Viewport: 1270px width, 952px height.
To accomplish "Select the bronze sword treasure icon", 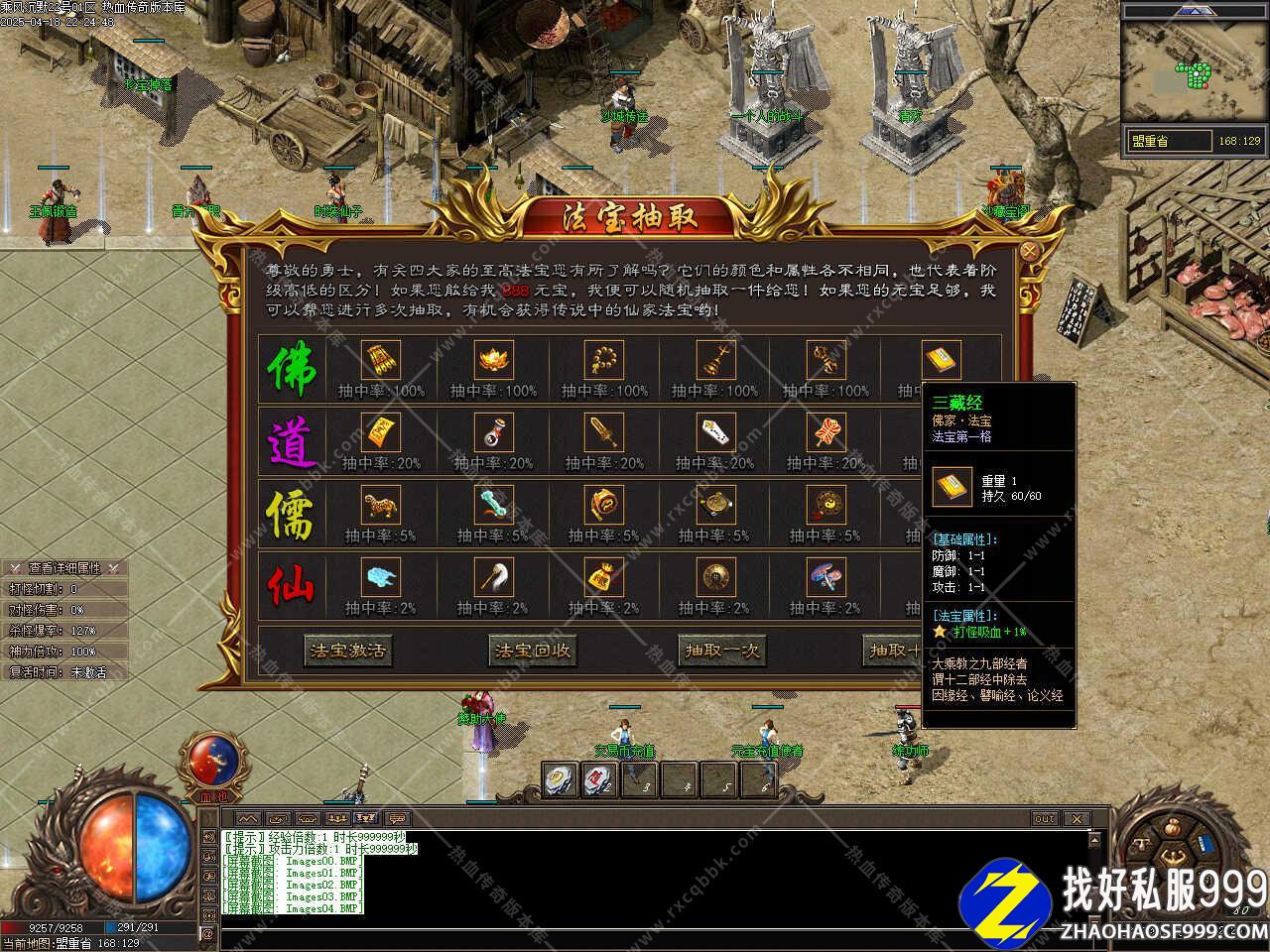I will [603, 432].
